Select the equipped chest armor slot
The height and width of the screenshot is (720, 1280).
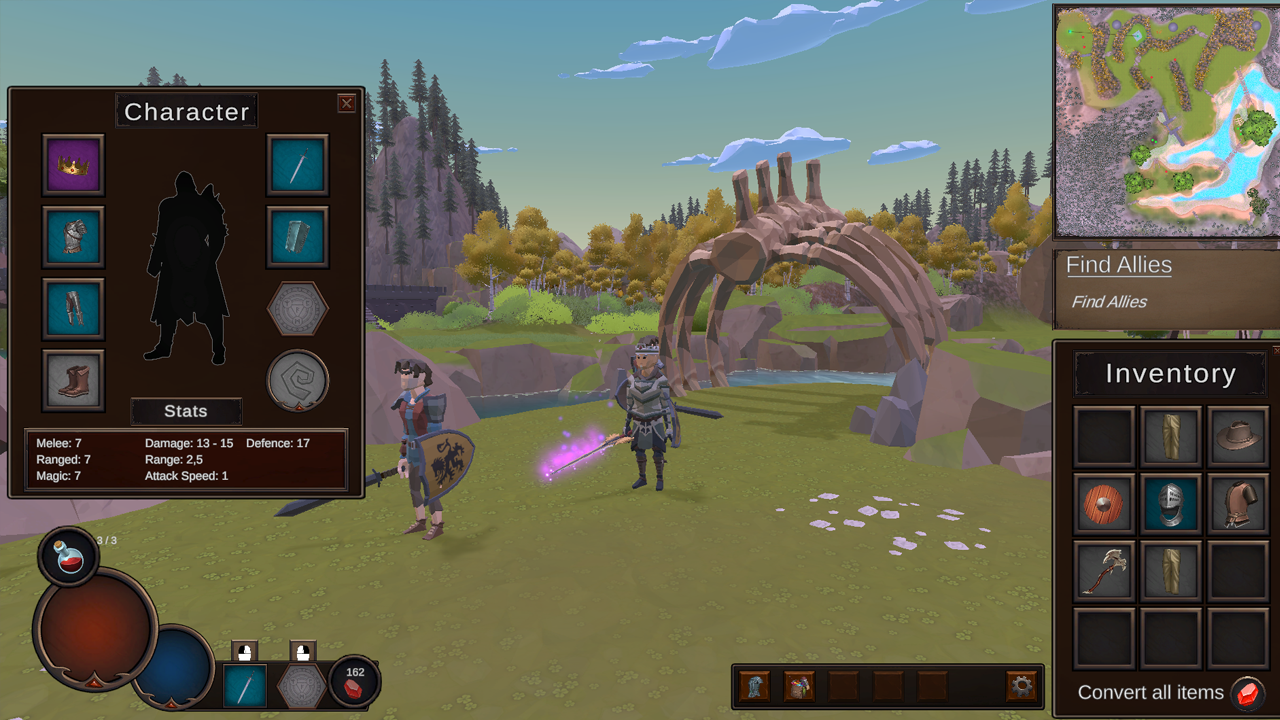(73, 237)
